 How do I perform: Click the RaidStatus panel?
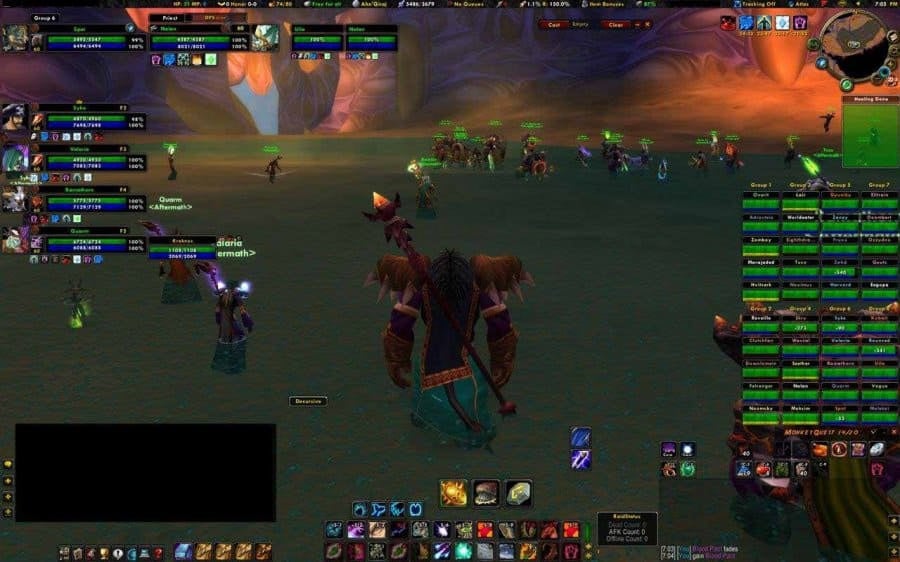point(627,530)
